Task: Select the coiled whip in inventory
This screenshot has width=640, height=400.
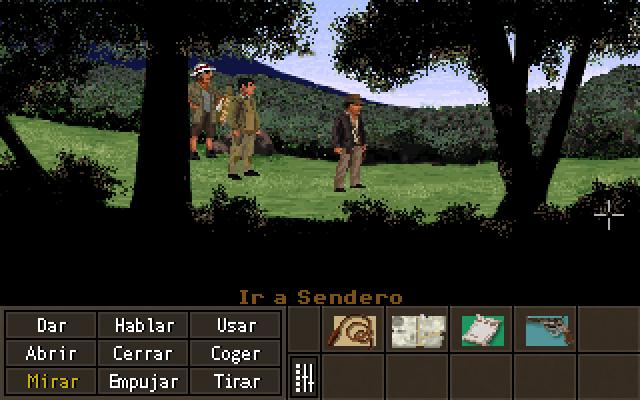Action: (352, 330)
